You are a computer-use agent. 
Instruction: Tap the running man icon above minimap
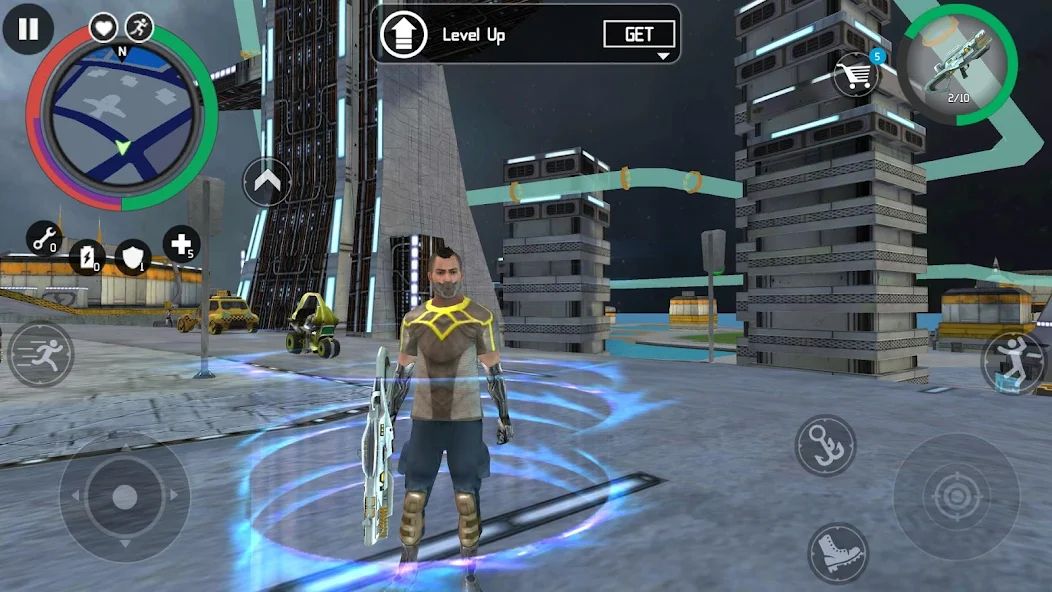(x=139, y=27)
